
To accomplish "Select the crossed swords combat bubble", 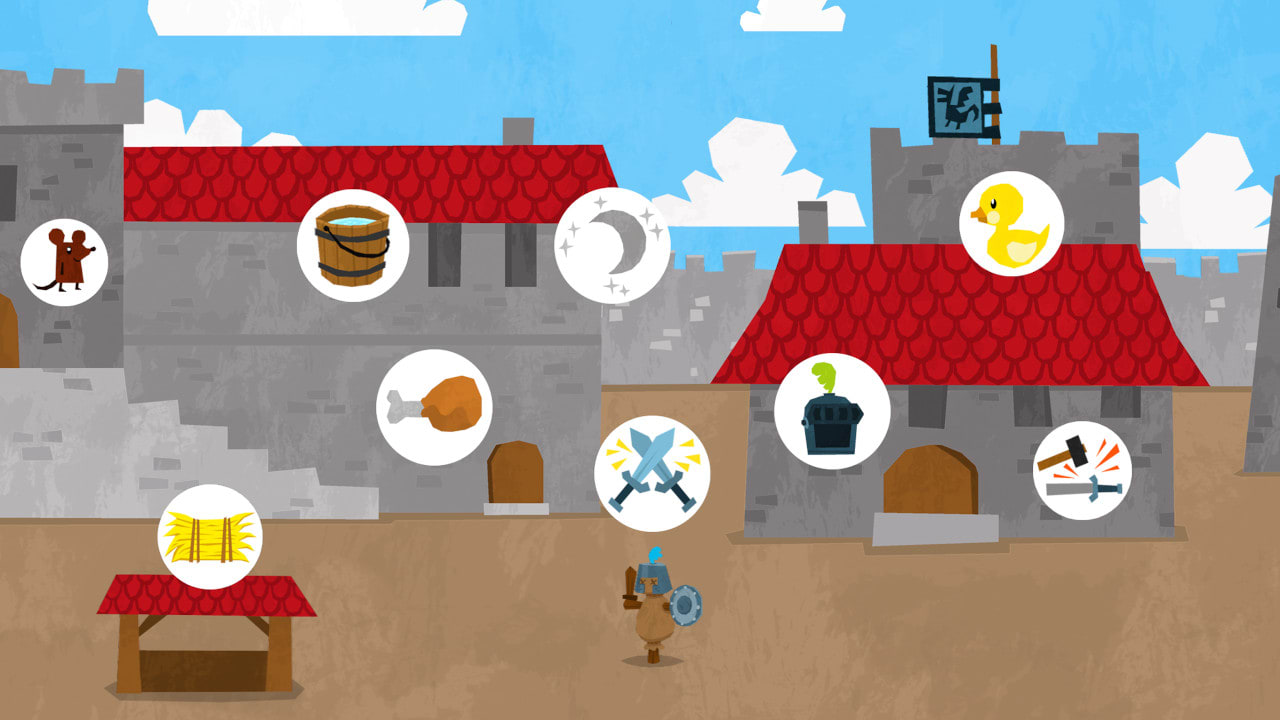I will [x=652, y=475].
